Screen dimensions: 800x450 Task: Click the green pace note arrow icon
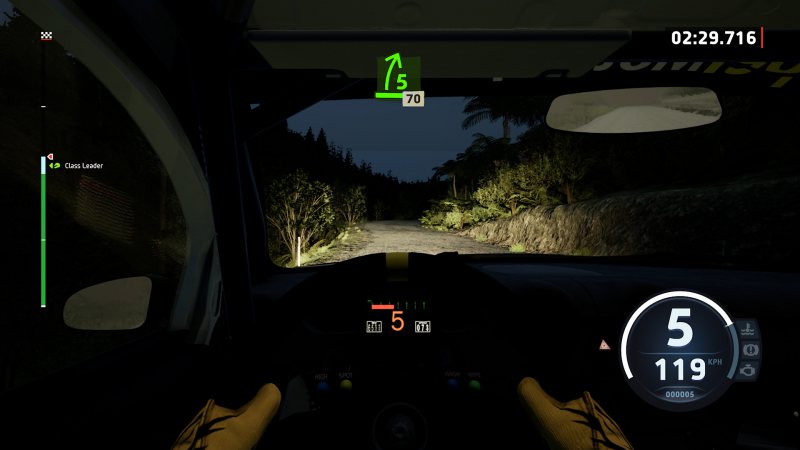pos(396,74)
